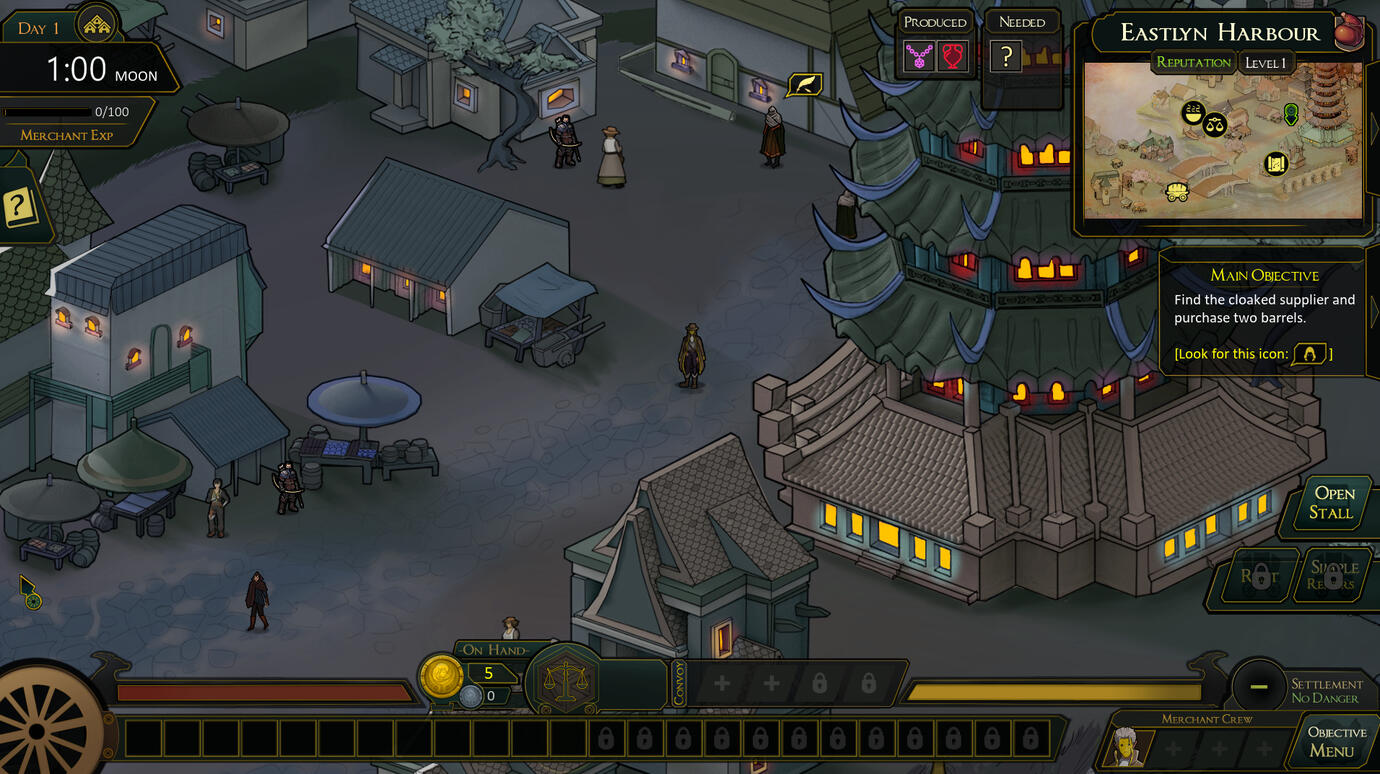Click the Open Stall button

pyautogui.click(x=1333, y=503)
